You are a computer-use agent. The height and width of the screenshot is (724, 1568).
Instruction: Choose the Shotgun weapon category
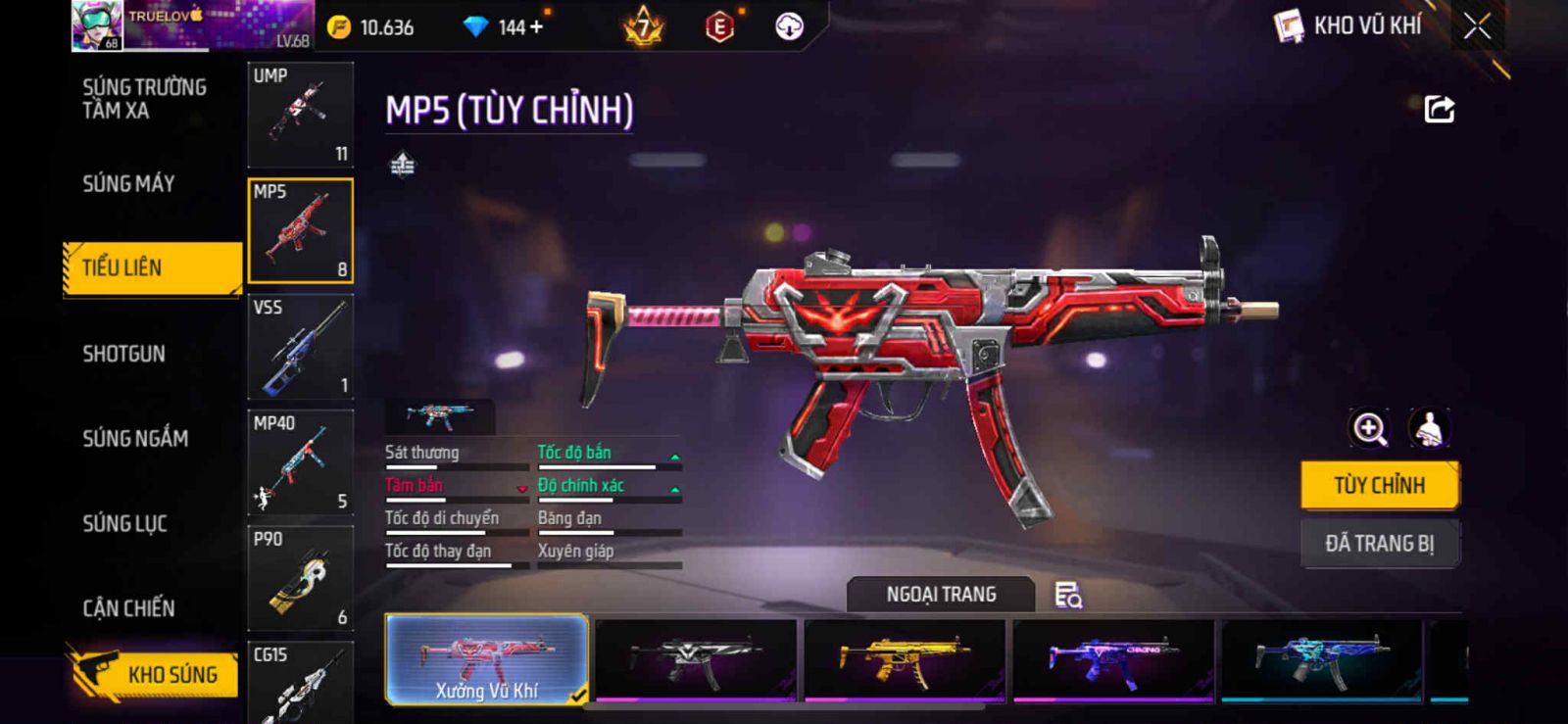point(123,354)
